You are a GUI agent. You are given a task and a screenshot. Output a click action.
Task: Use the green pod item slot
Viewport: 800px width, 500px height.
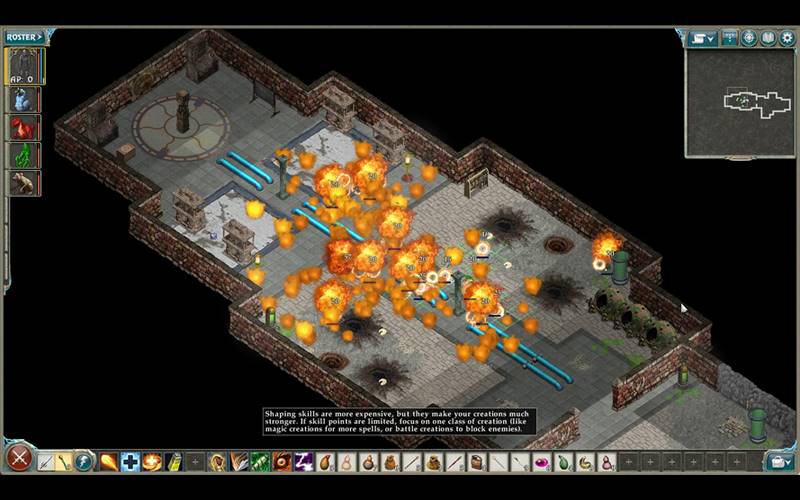click(564, 461)
